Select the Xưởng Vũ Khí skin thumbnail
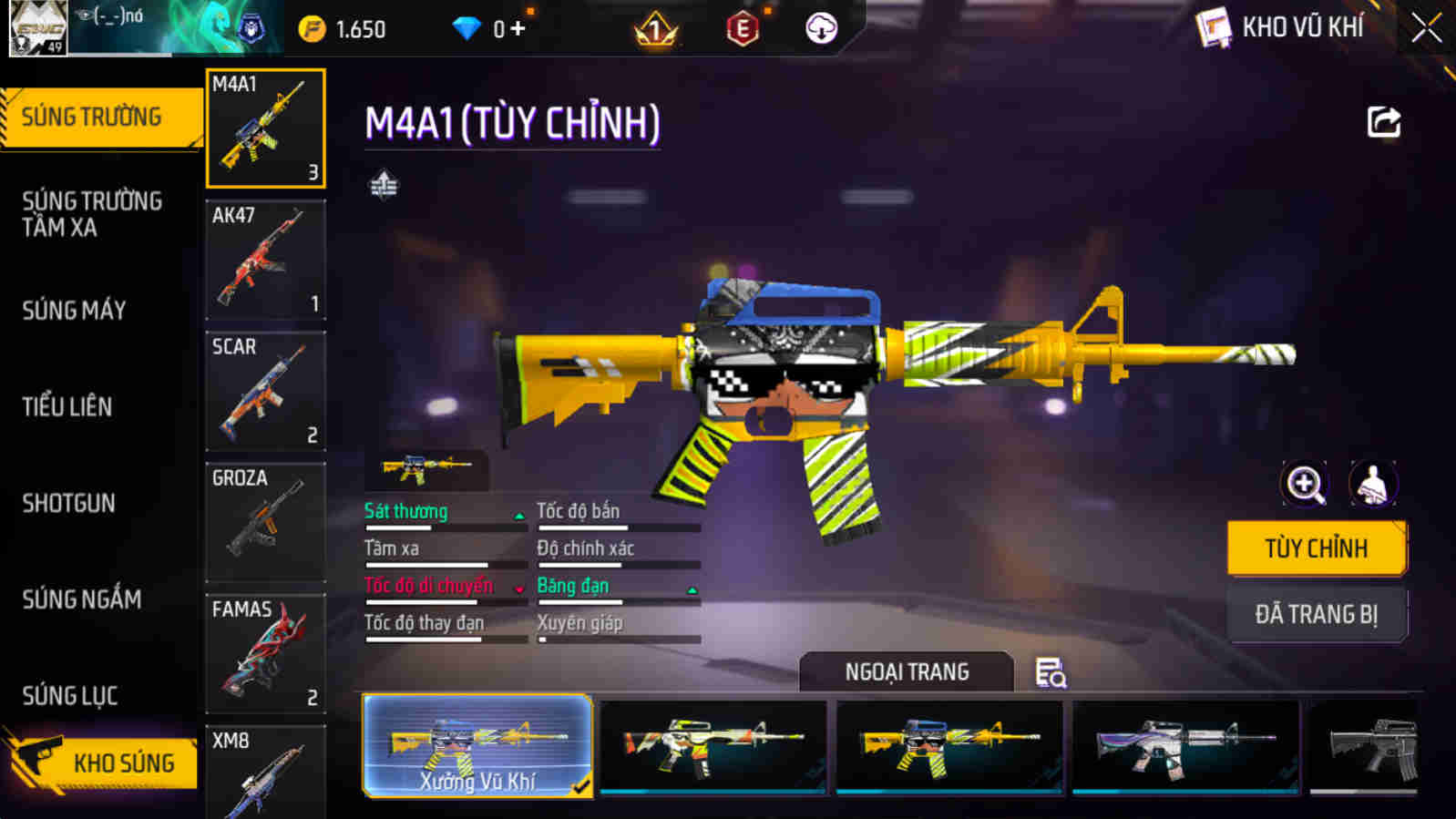The height and width of the screenshot is (819, 1456). pyautogui.click(x=477, y=745)
